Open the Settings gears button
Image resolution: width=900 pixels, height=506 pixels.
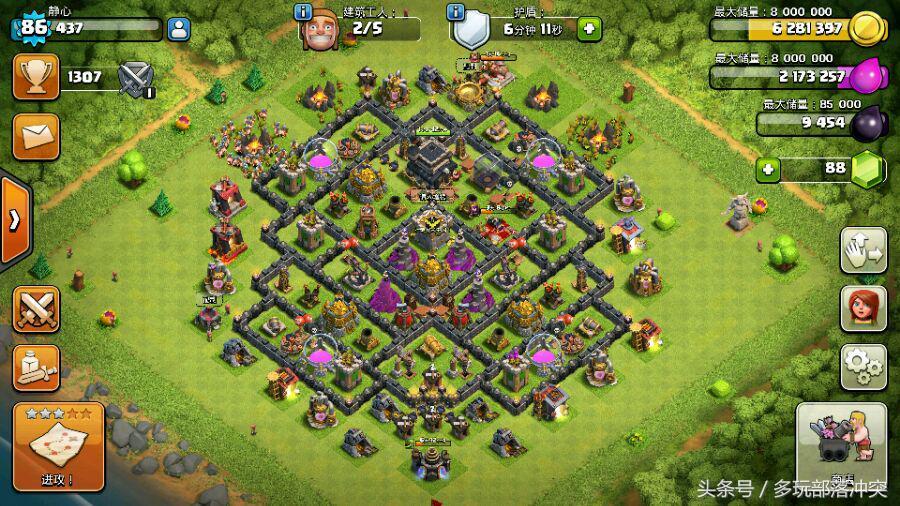click(x=863, y=366)
